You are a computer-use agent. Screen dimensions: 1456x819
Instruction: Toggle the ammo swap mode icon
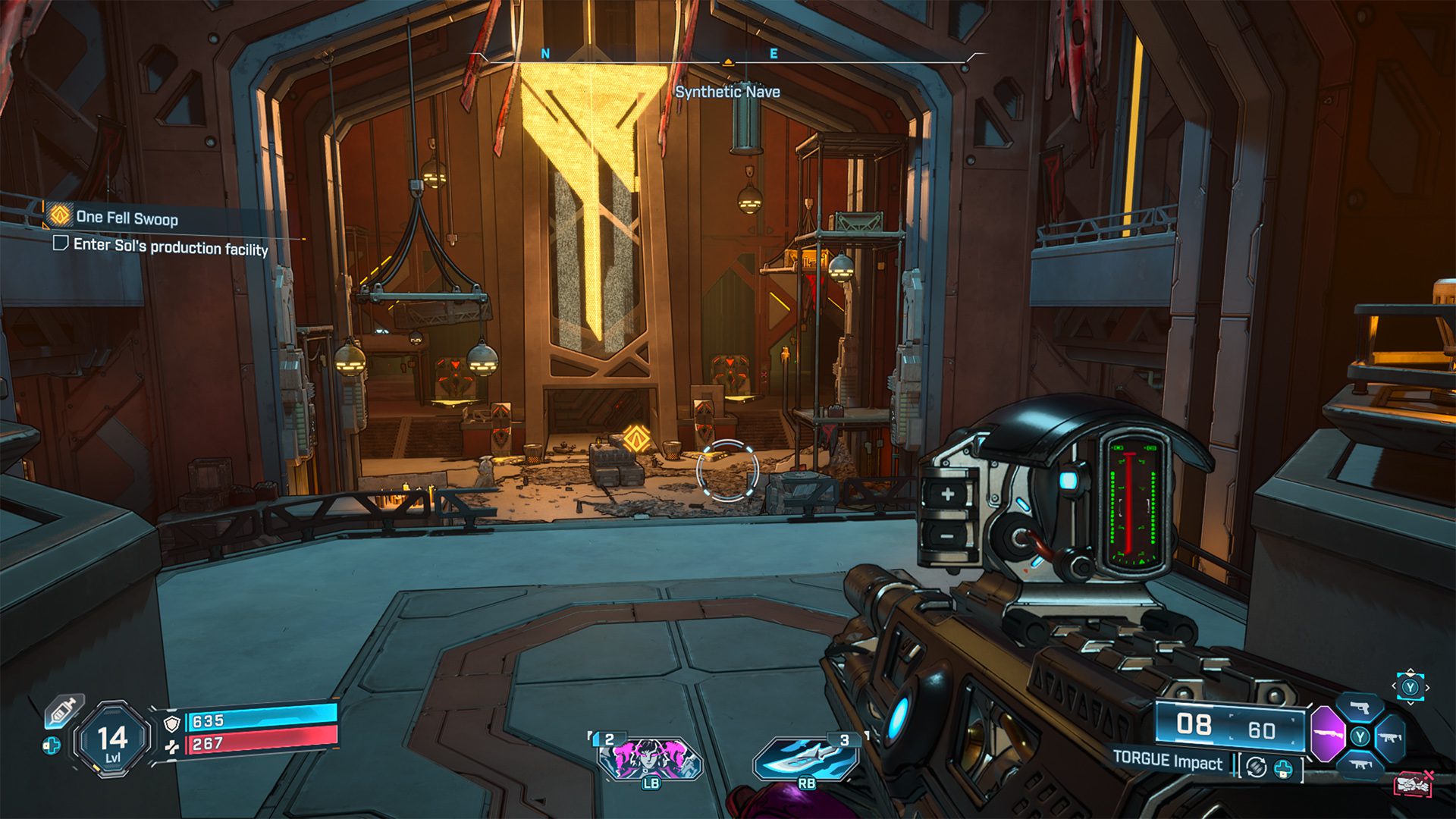[1257, 767]
